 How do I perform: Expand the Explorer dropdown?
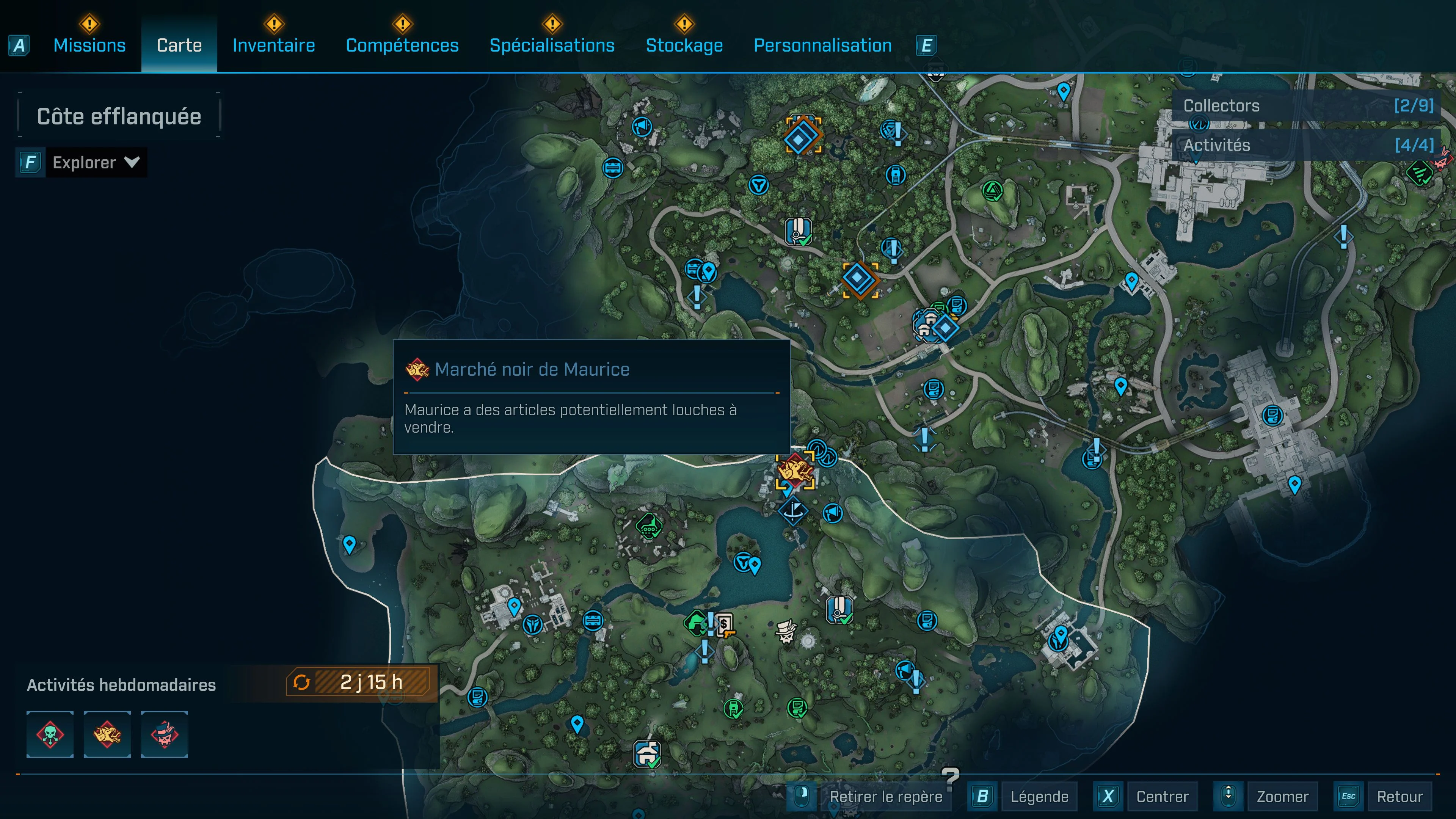[x=95, y=163]
